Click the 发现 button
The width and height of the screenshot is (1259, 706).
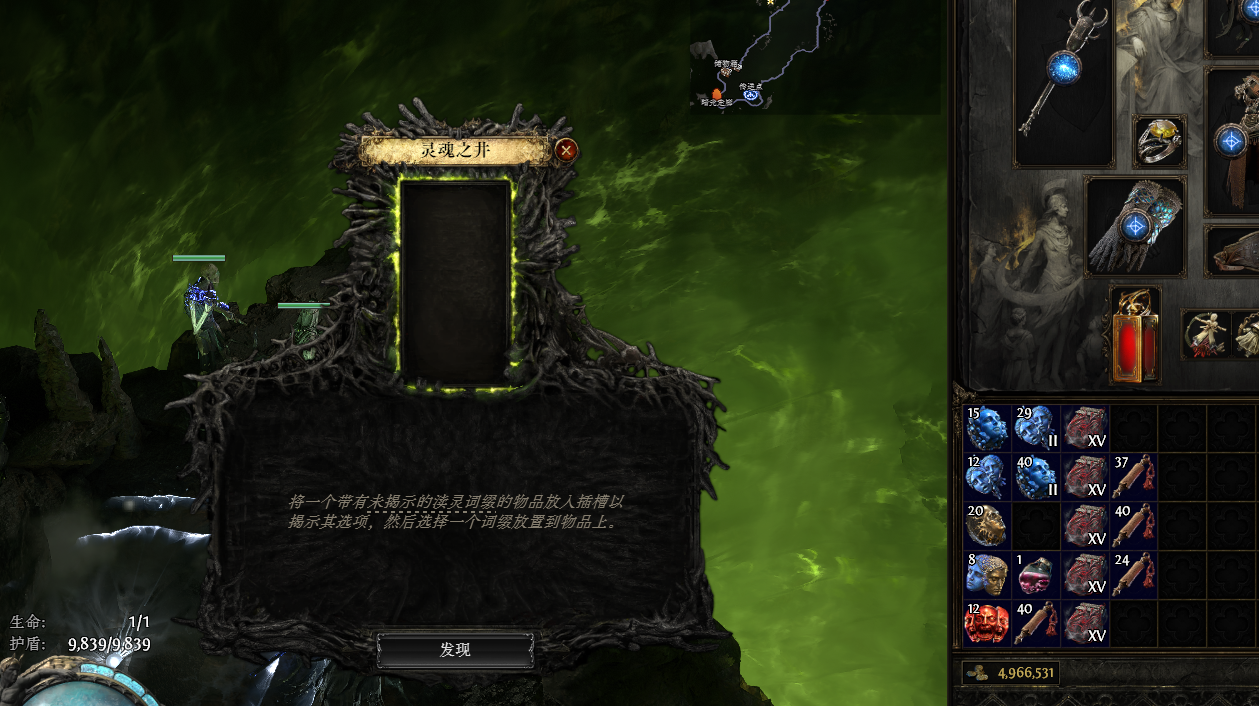tap(455, 650)
